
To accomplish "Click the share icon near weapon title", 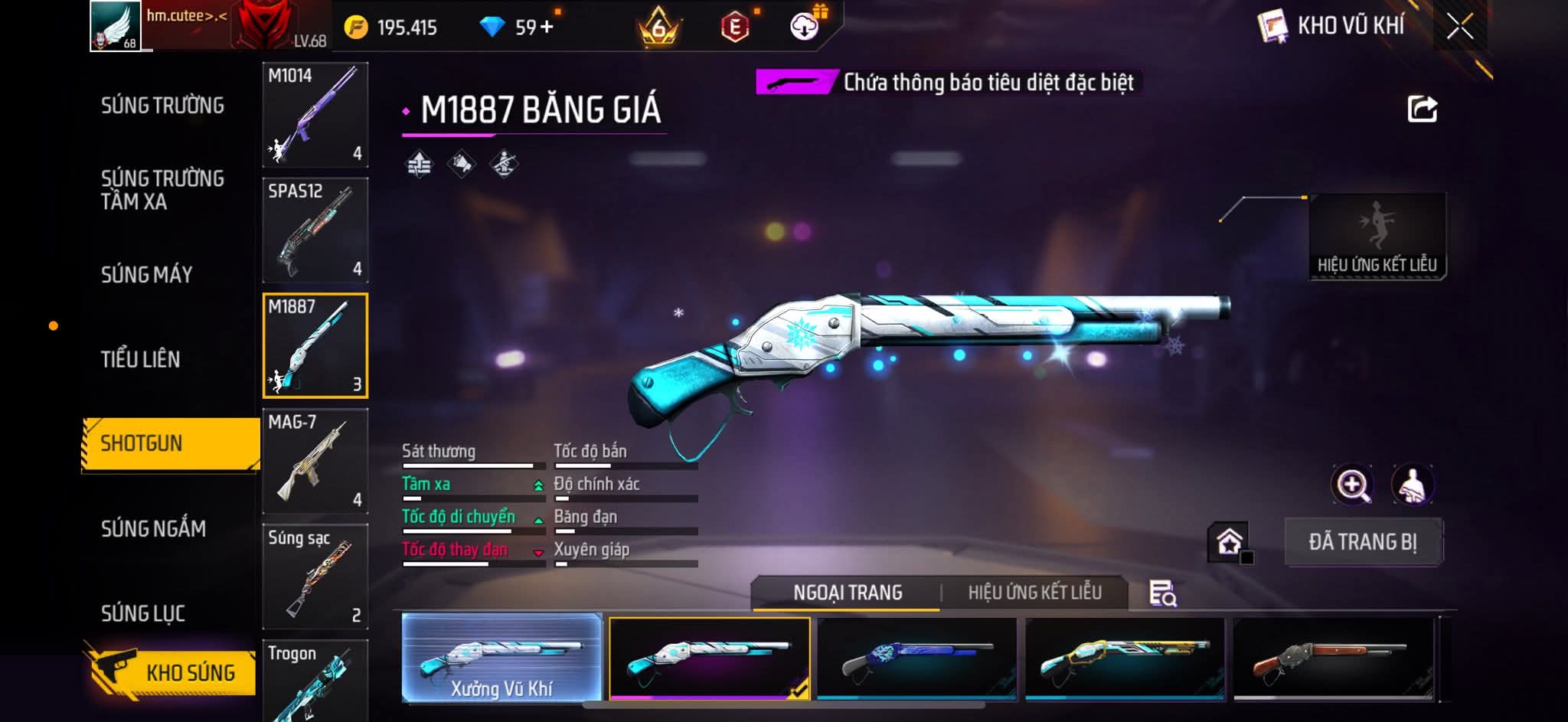I will [x=1422, y=109].
